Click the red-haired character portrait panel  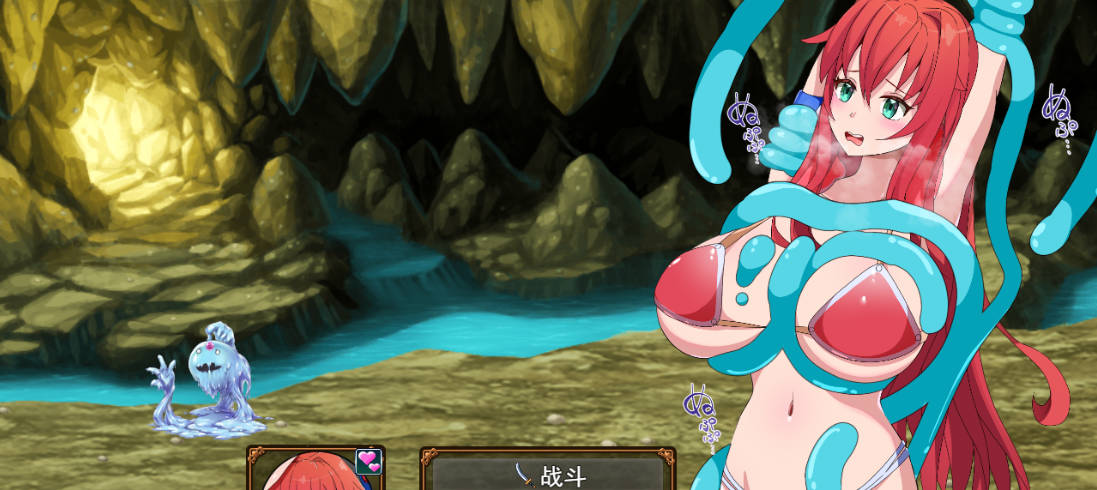(x=311, y=473)
